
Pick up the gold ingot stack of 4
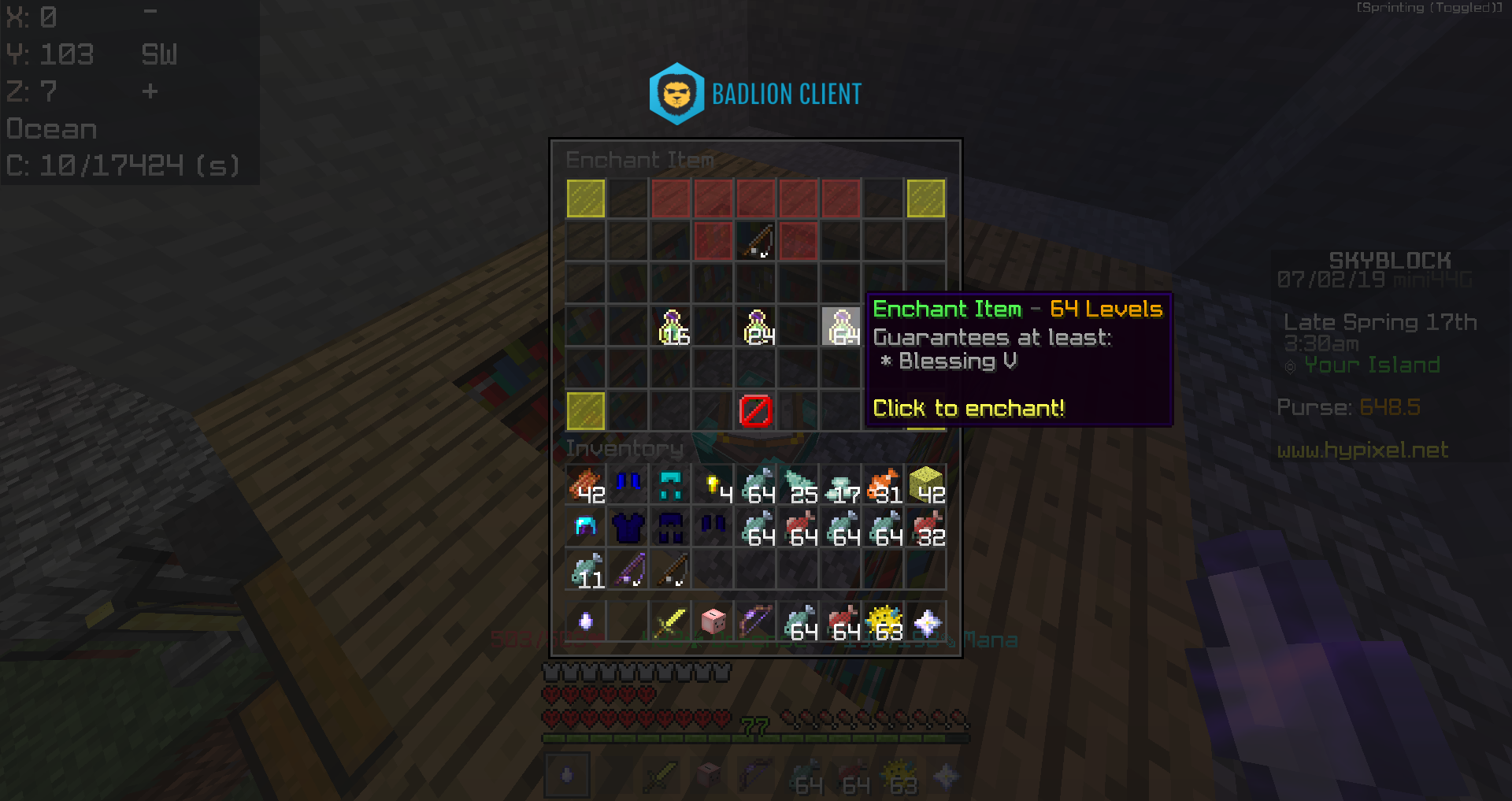714,484
